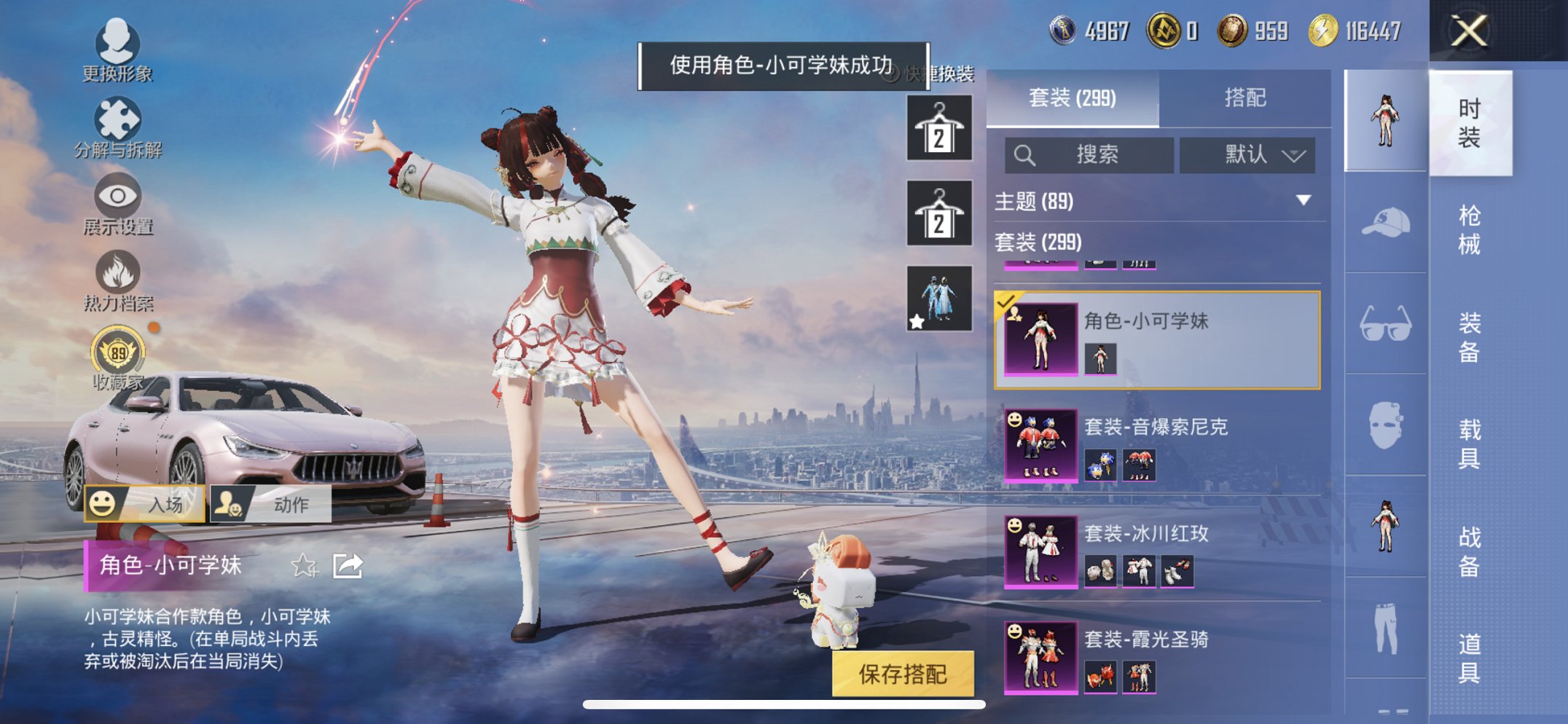The width and height of the screenshot is (1568, 724).
Task: Open the 默认 sorting dropdown
Action: click(1248, 155)
